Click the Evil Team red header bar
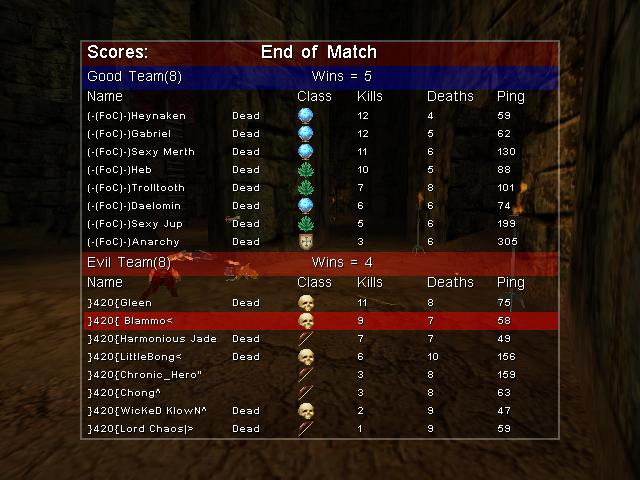 pos(320,263)
